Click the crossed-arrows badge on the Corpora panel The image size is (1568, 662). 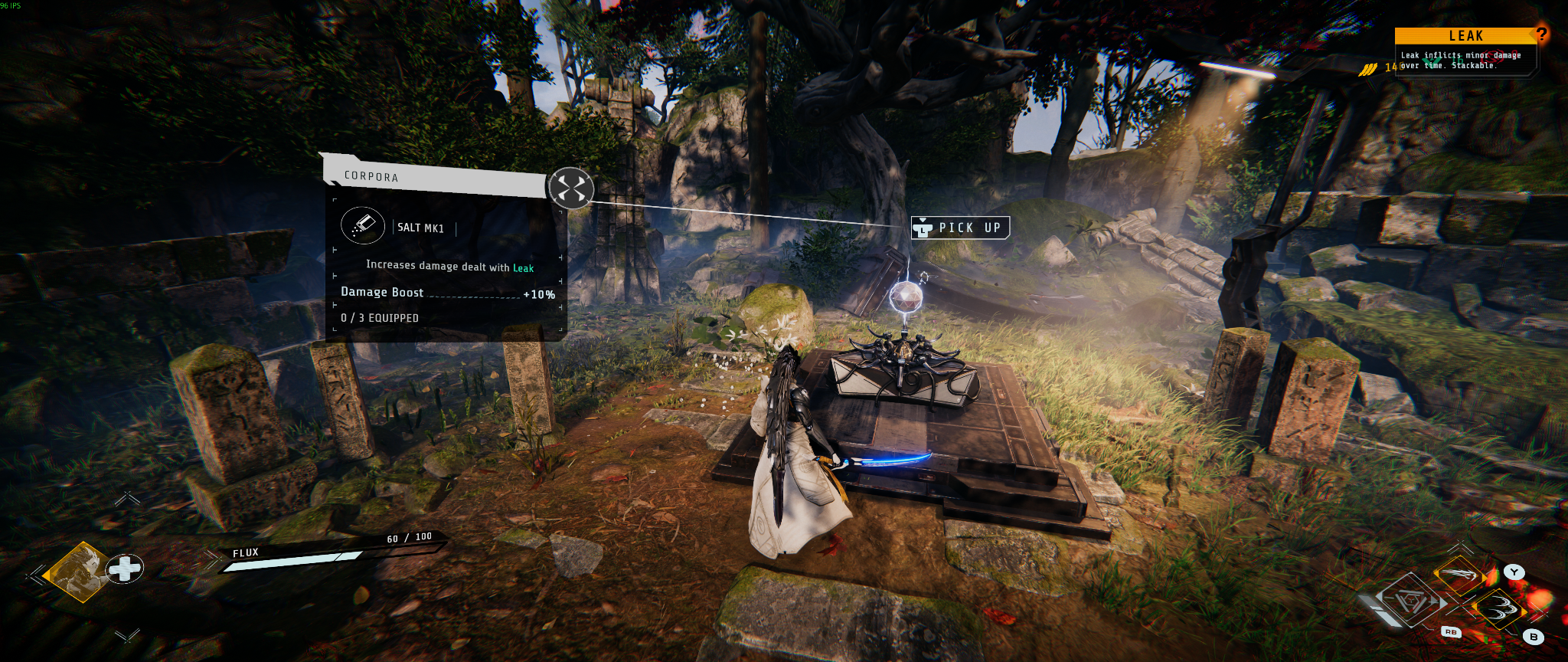point(571,188)
